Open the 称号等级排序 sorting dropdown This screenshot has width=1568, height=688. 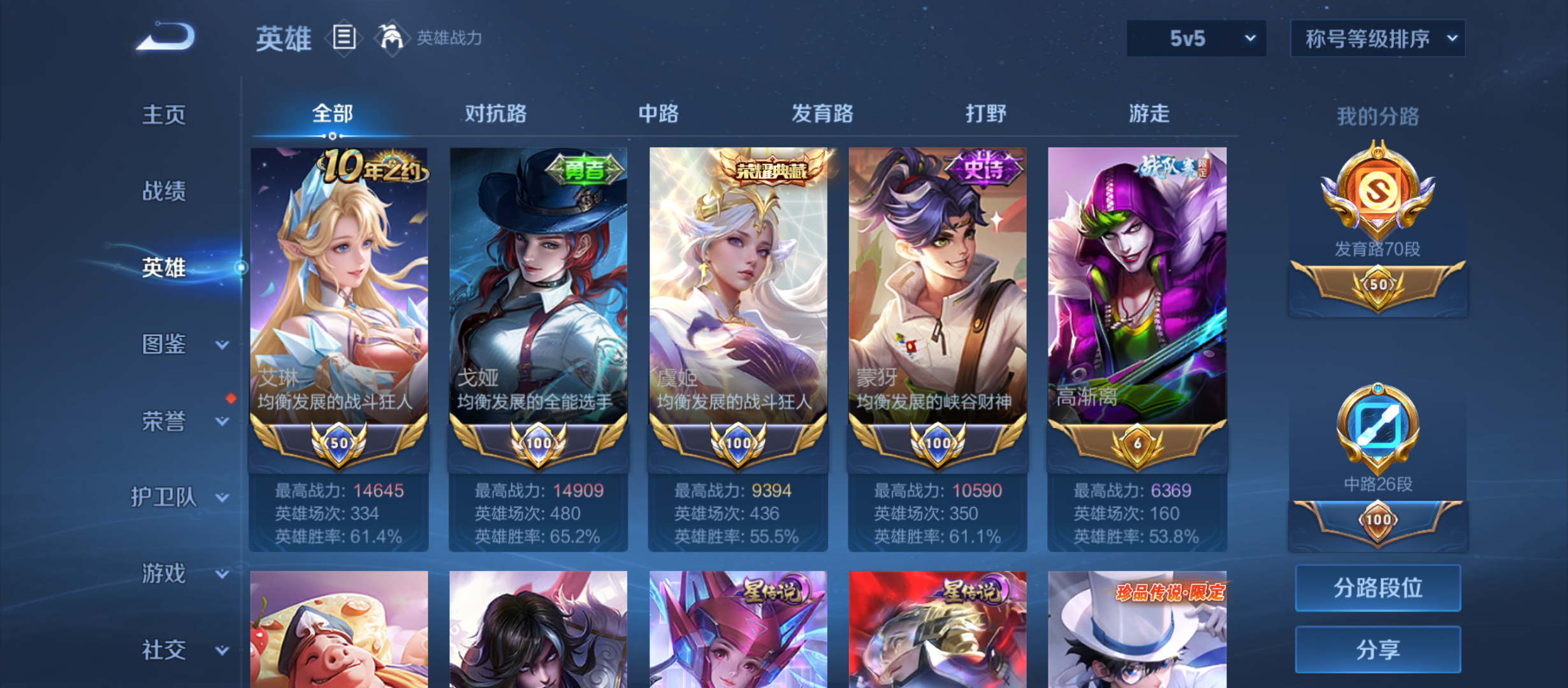1377,38
